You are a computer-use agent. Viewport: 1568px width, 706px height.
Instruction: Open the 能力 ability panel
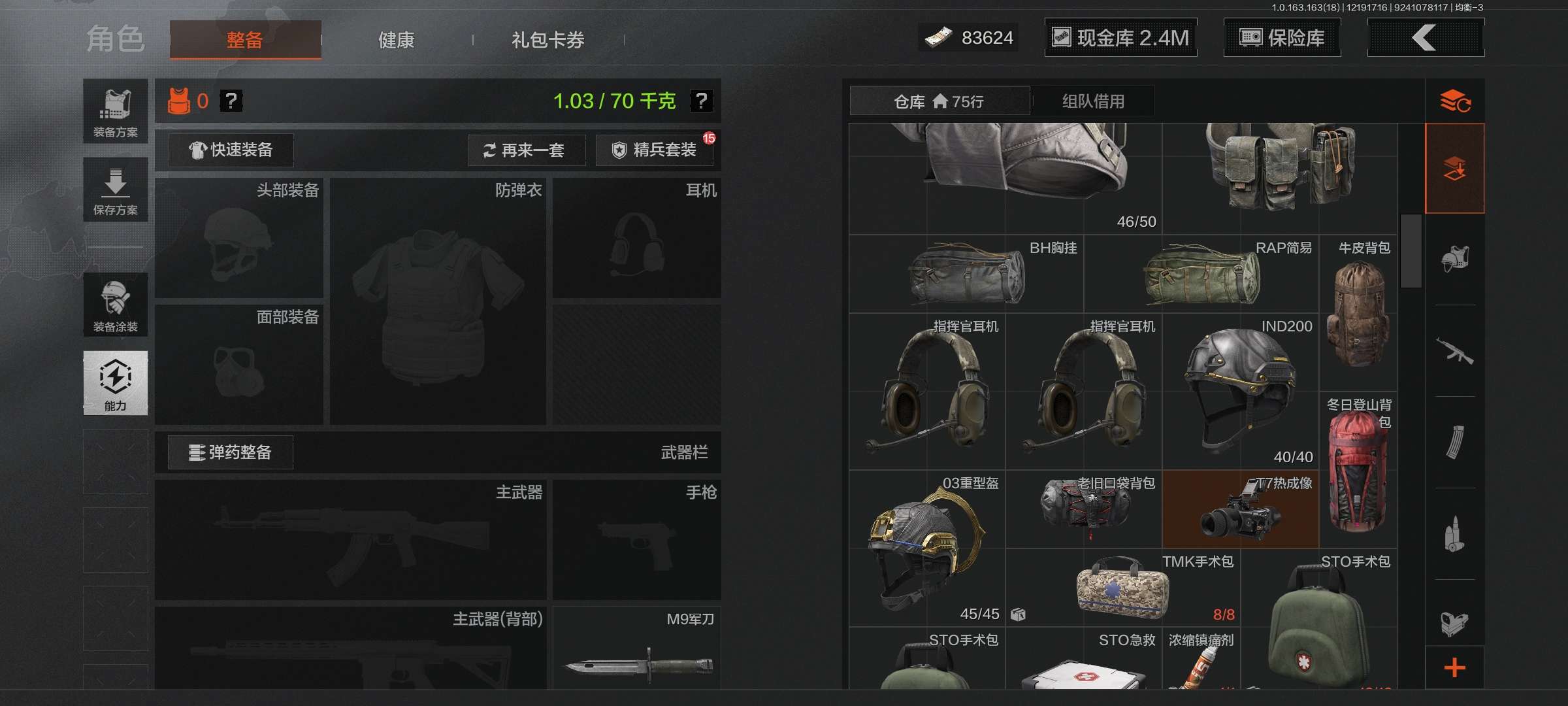tap(115, 384)
